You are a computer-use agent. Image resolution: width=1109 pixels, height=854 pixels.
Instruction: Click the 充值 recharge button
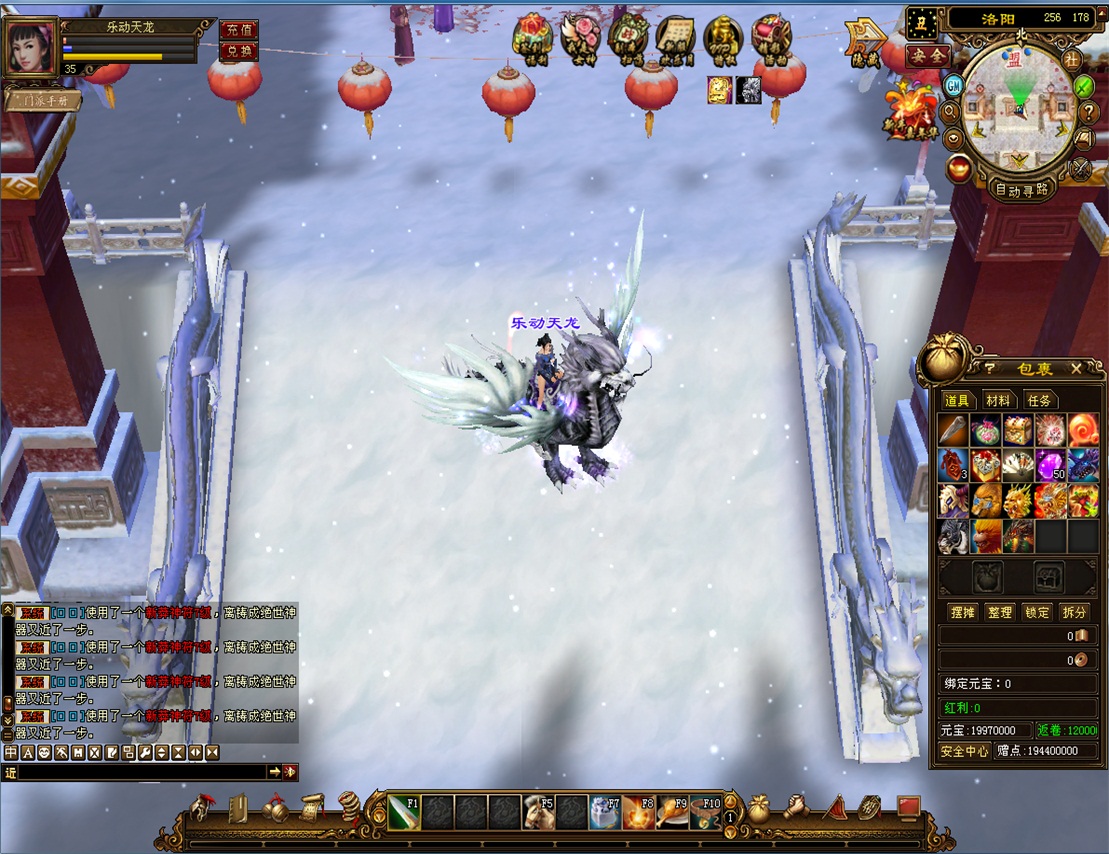[x=237, y=29]
